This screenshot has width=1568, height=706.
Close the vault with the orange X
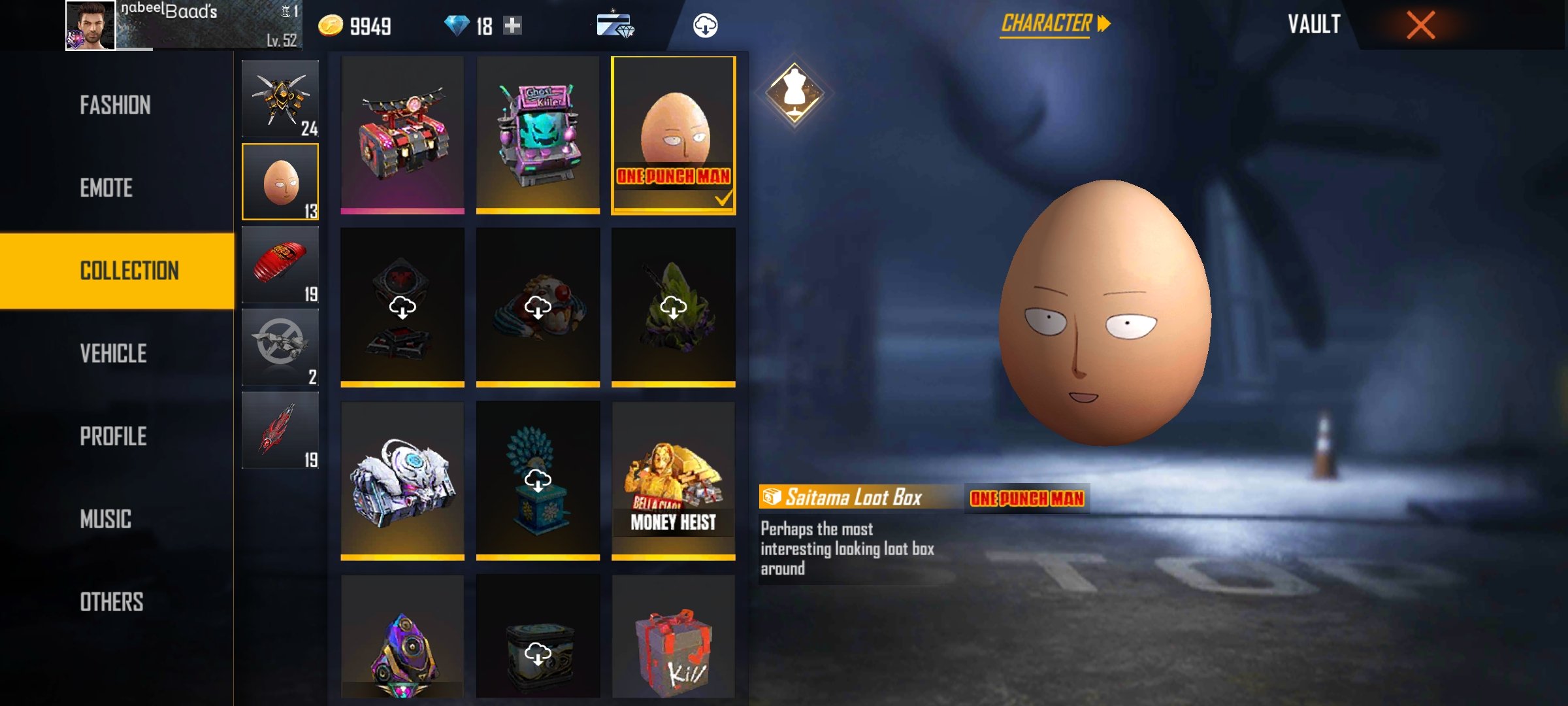(1420, 25)
